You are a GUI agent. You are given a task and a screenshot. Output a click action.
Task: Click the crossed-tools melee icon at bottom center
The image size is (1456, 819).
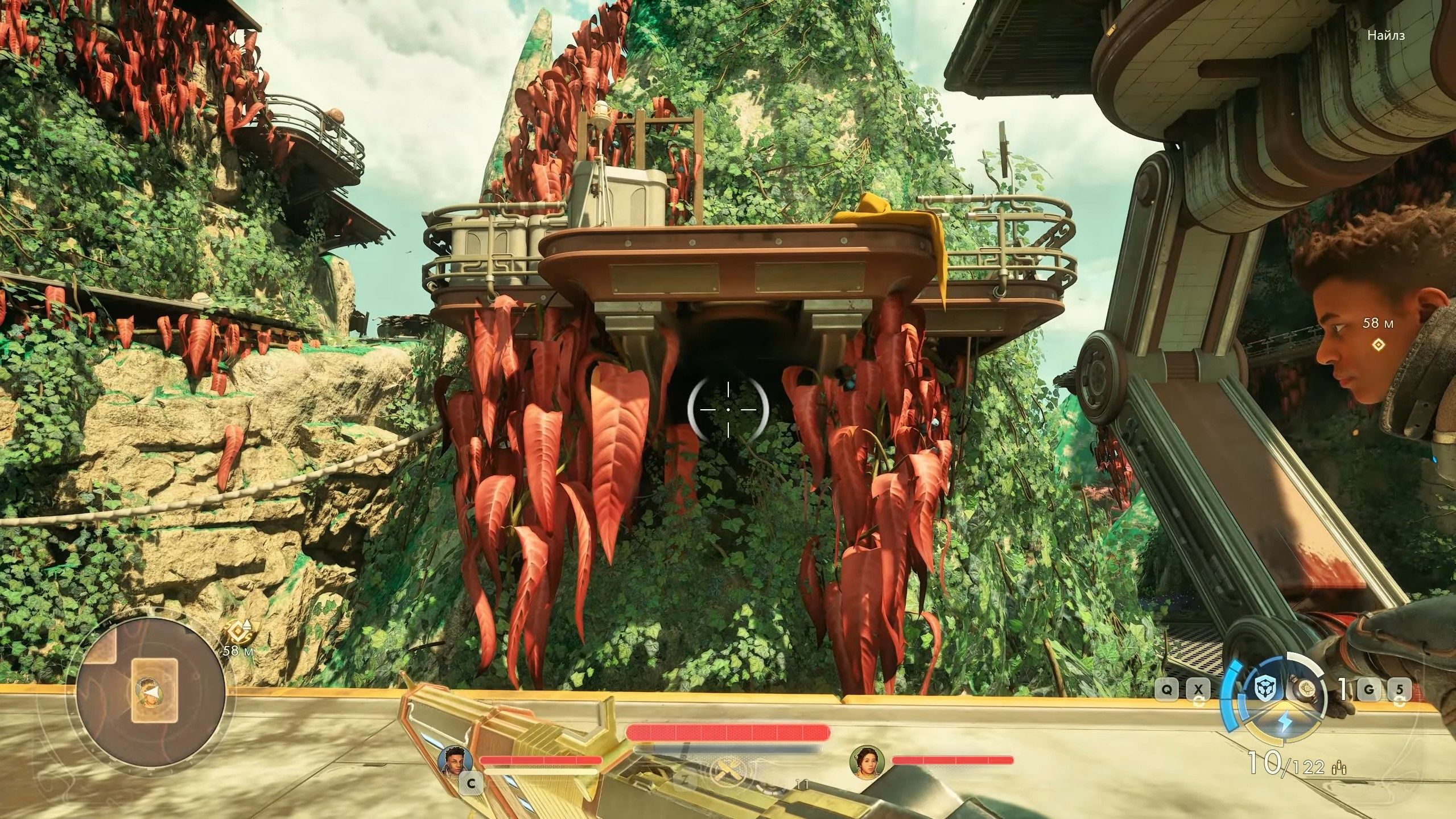(727, 772)
